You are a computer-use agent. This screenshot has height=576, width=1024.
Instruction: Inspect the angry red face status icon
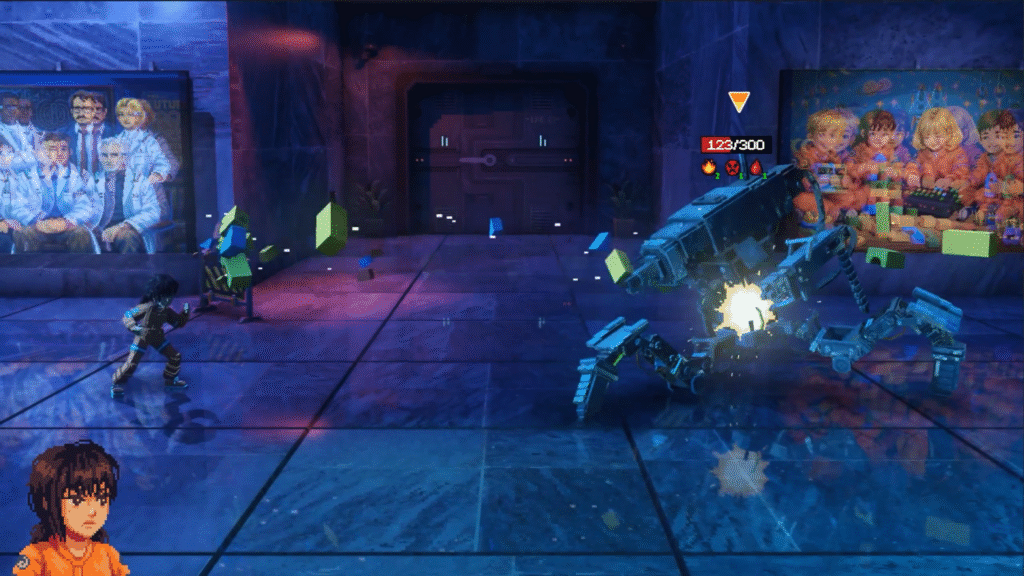(x=732, y=168)
